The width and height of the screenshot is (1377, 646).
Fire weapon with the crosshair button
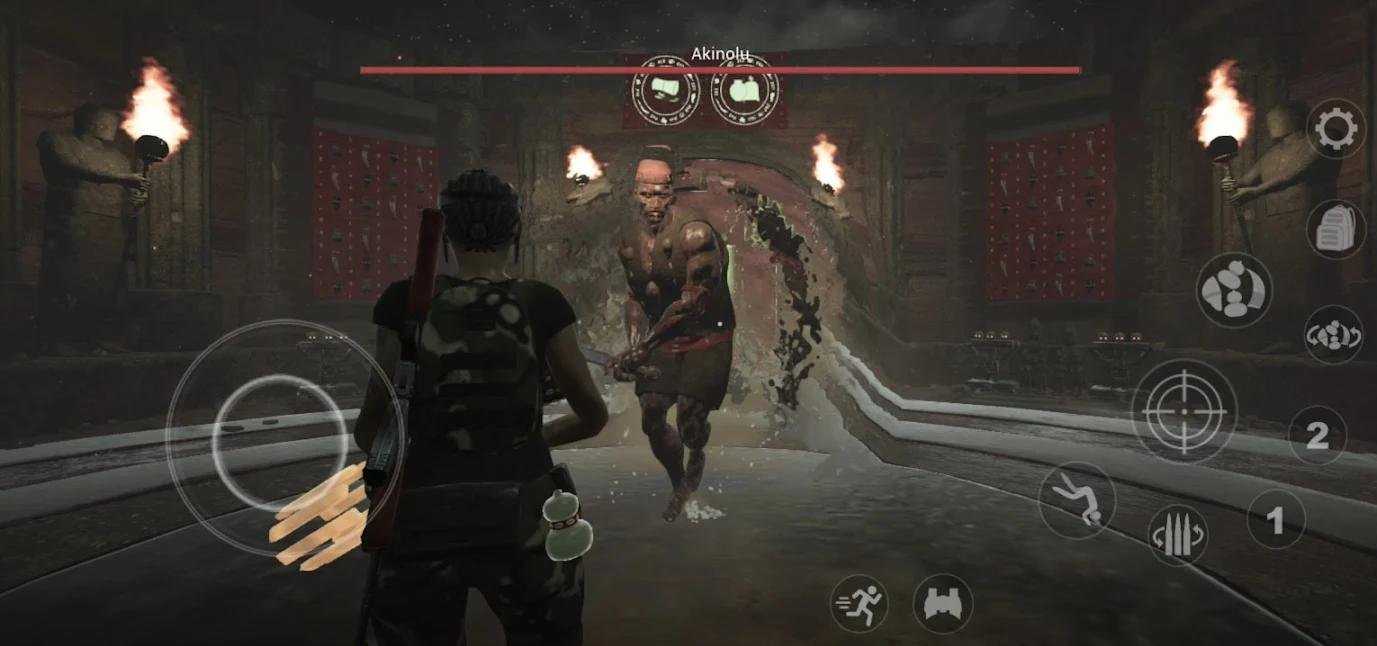1184,410
